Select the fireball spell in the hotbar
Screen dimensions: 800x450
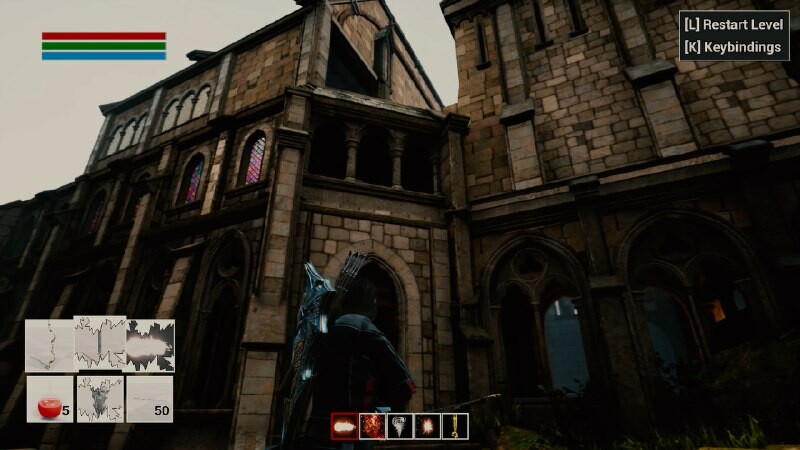pyautogui.click(x=344, y=426)
